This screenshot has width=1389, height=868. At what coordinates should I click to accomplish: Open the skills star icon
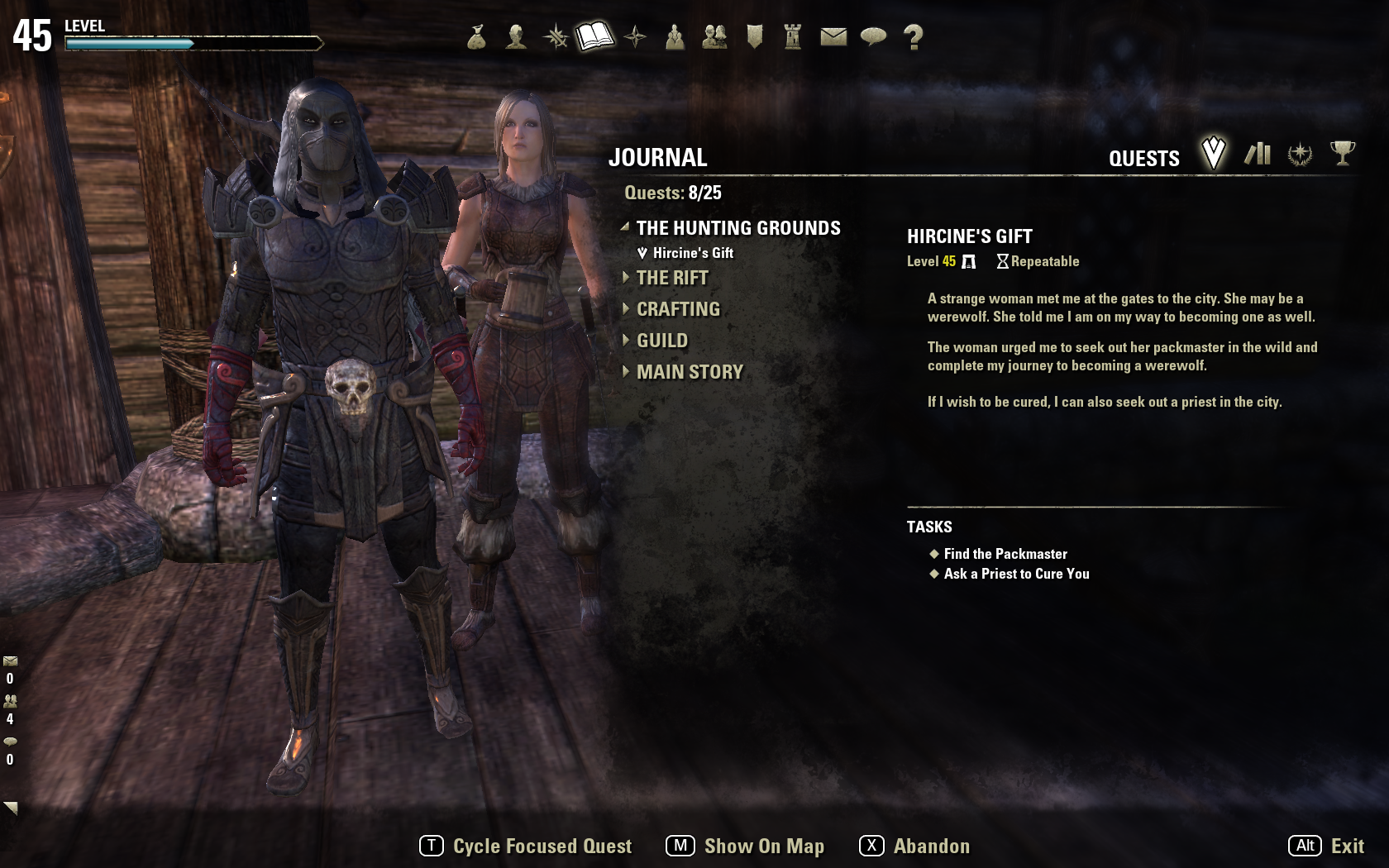coord(556,37)
